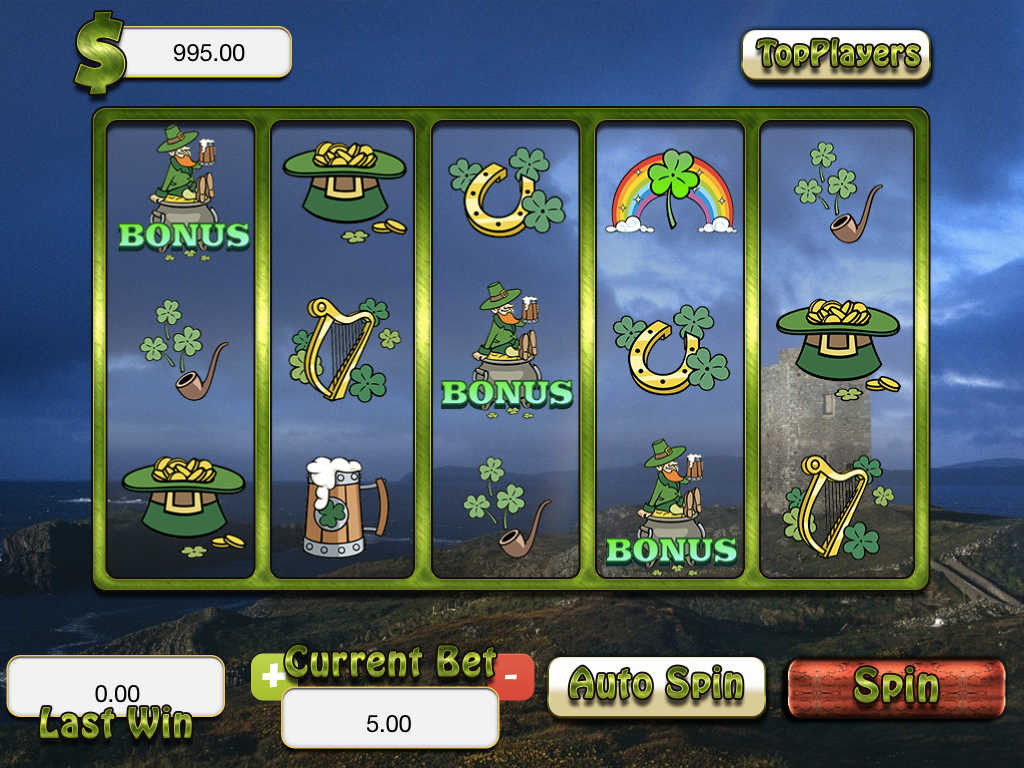Start Auto Spin mode

(x=656, y=686)
